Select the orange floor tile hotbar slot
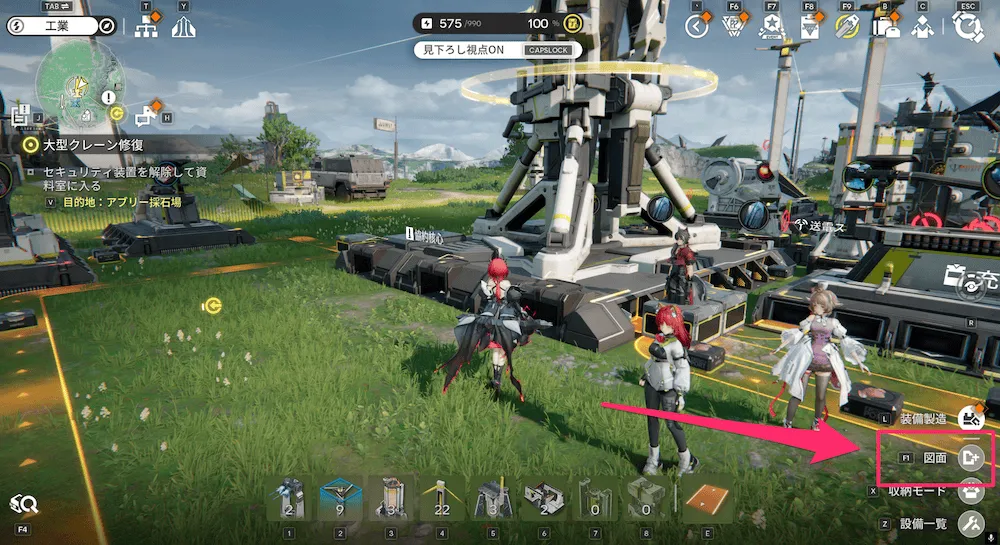The height and width of the screenshot is (545, 1000). point(703,500)
